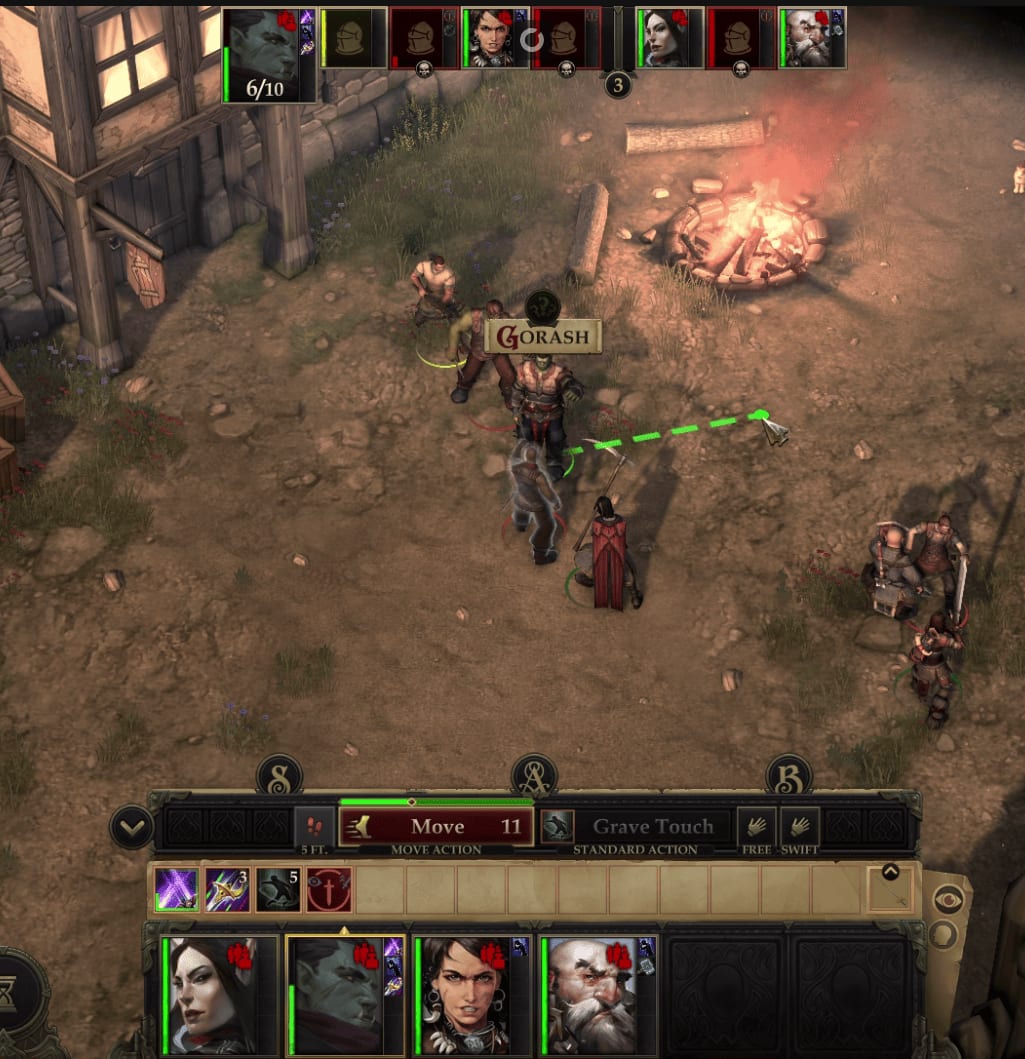Open the B emblem tab above the action bar
This screenshot has width=1025, height=1059.
point(788,776)
